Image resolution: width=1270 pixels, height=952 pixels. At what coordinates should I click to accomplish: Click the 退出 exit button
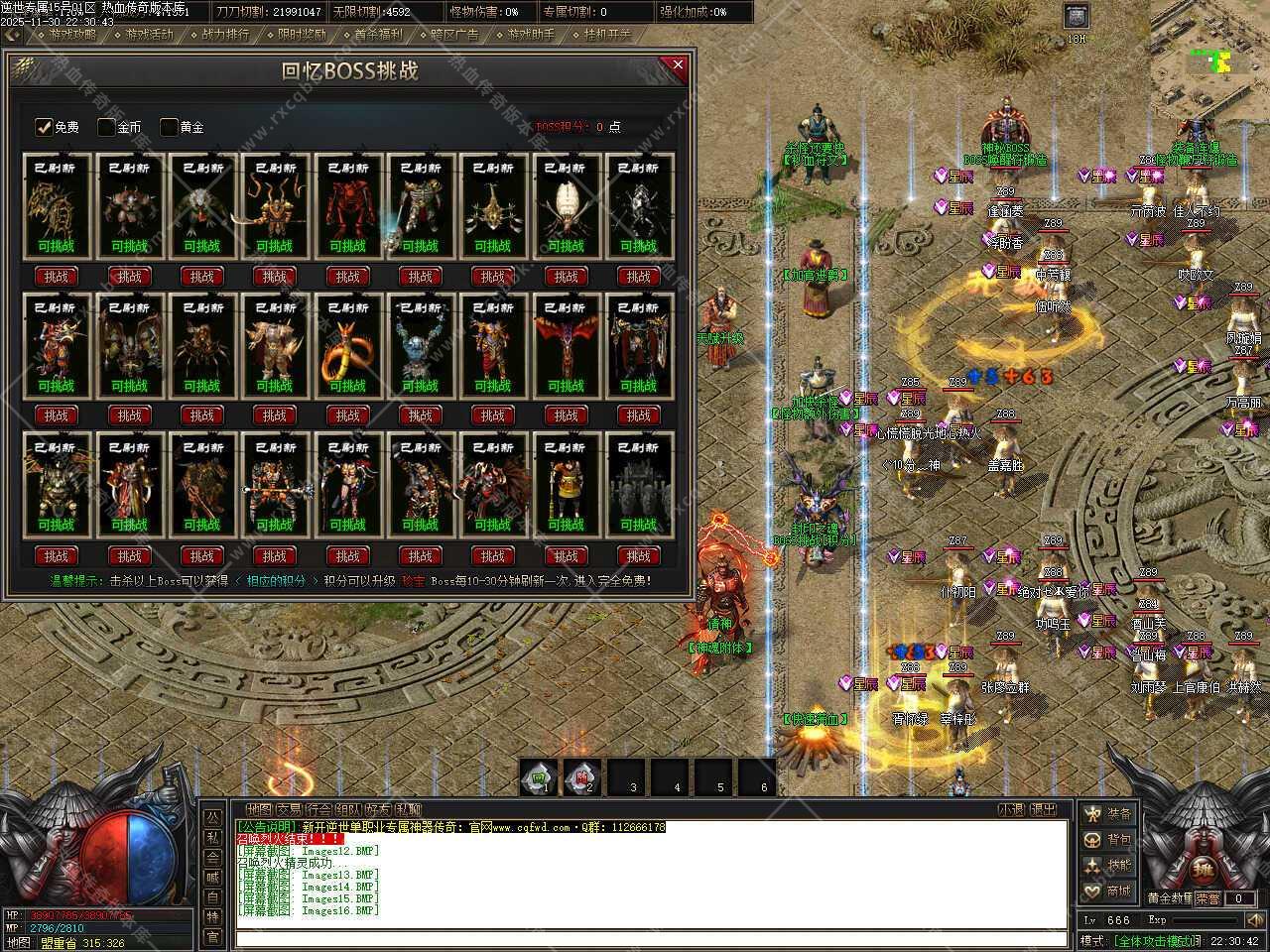coord(1043,809)
